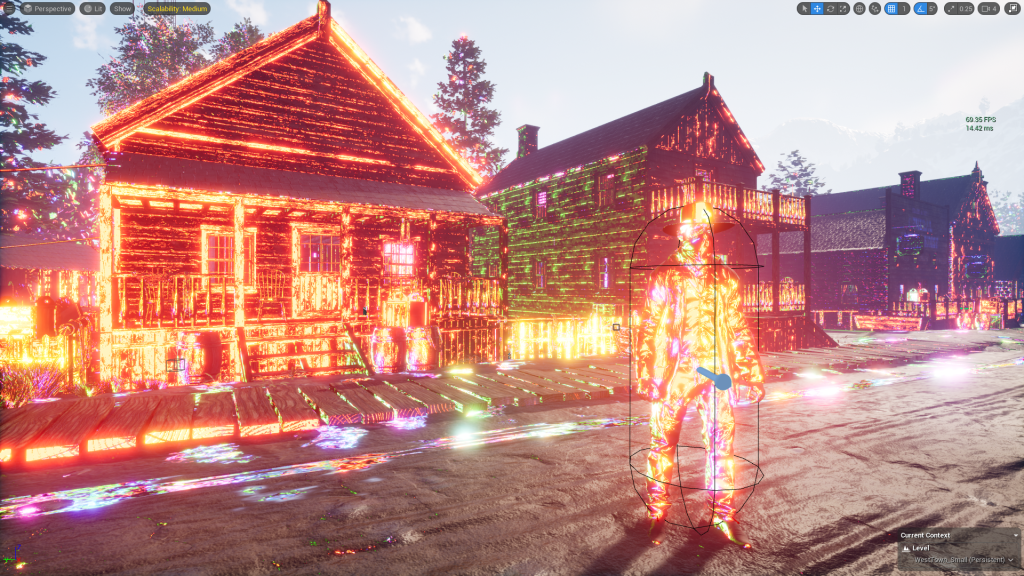Screen dimensions: 1024x576
Task: Change the 5° rotation snap value
Action: tap(932, 8)
